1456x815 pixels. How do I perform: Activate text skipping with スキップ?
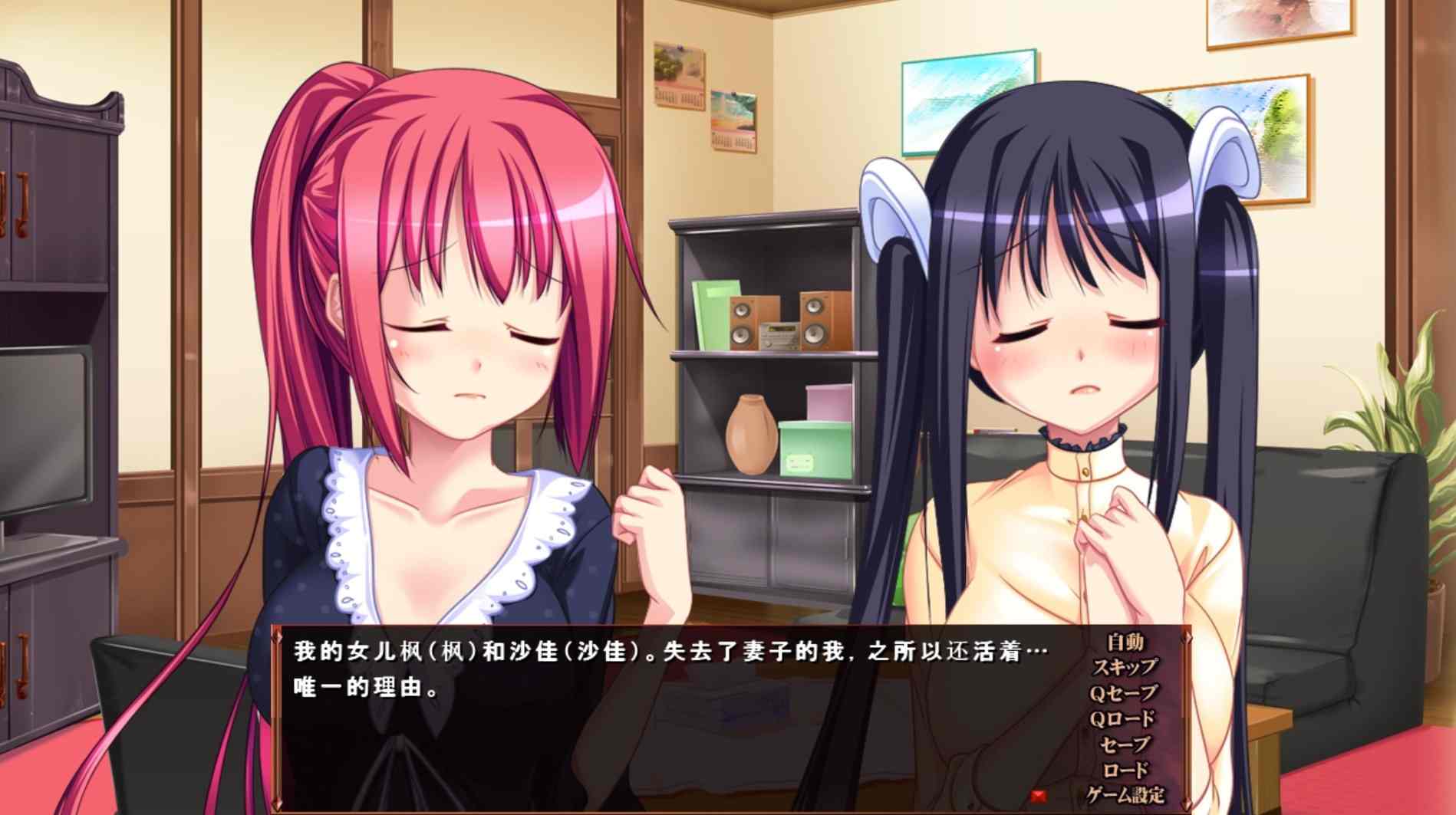pos(1126,668)
